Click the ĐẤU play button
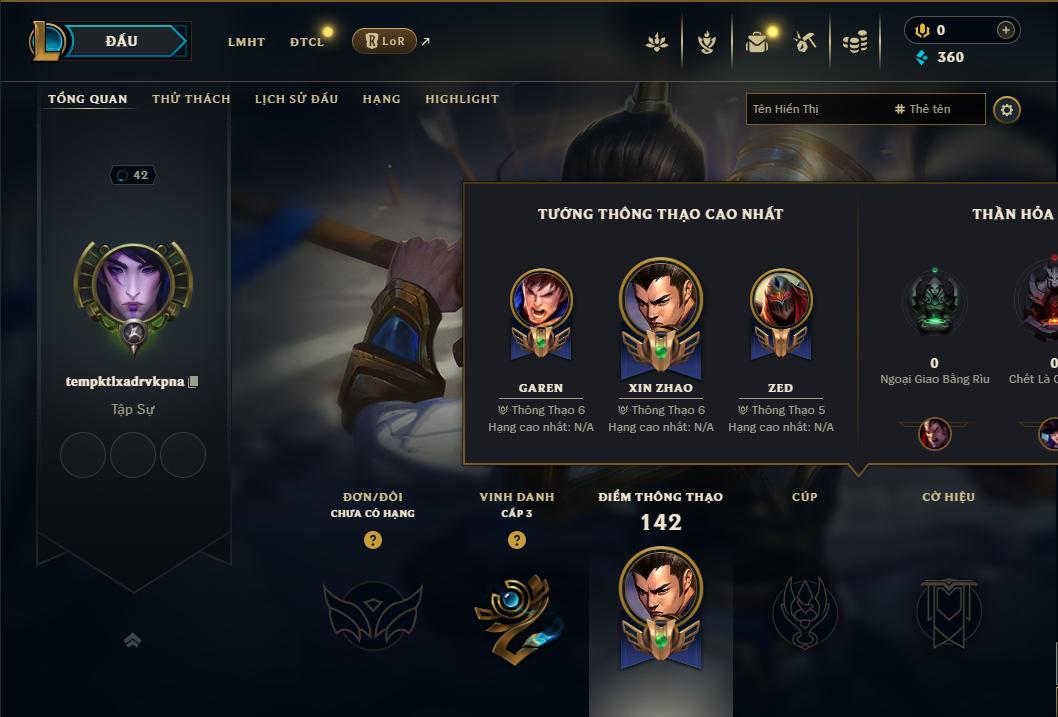Viewport: 1058px width, 717px height. click(122, 41)
